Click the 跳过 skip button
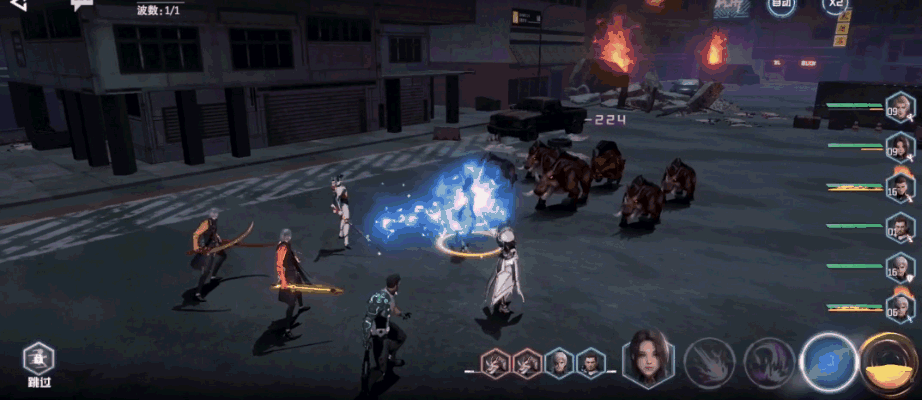 (x=39, y=366)
